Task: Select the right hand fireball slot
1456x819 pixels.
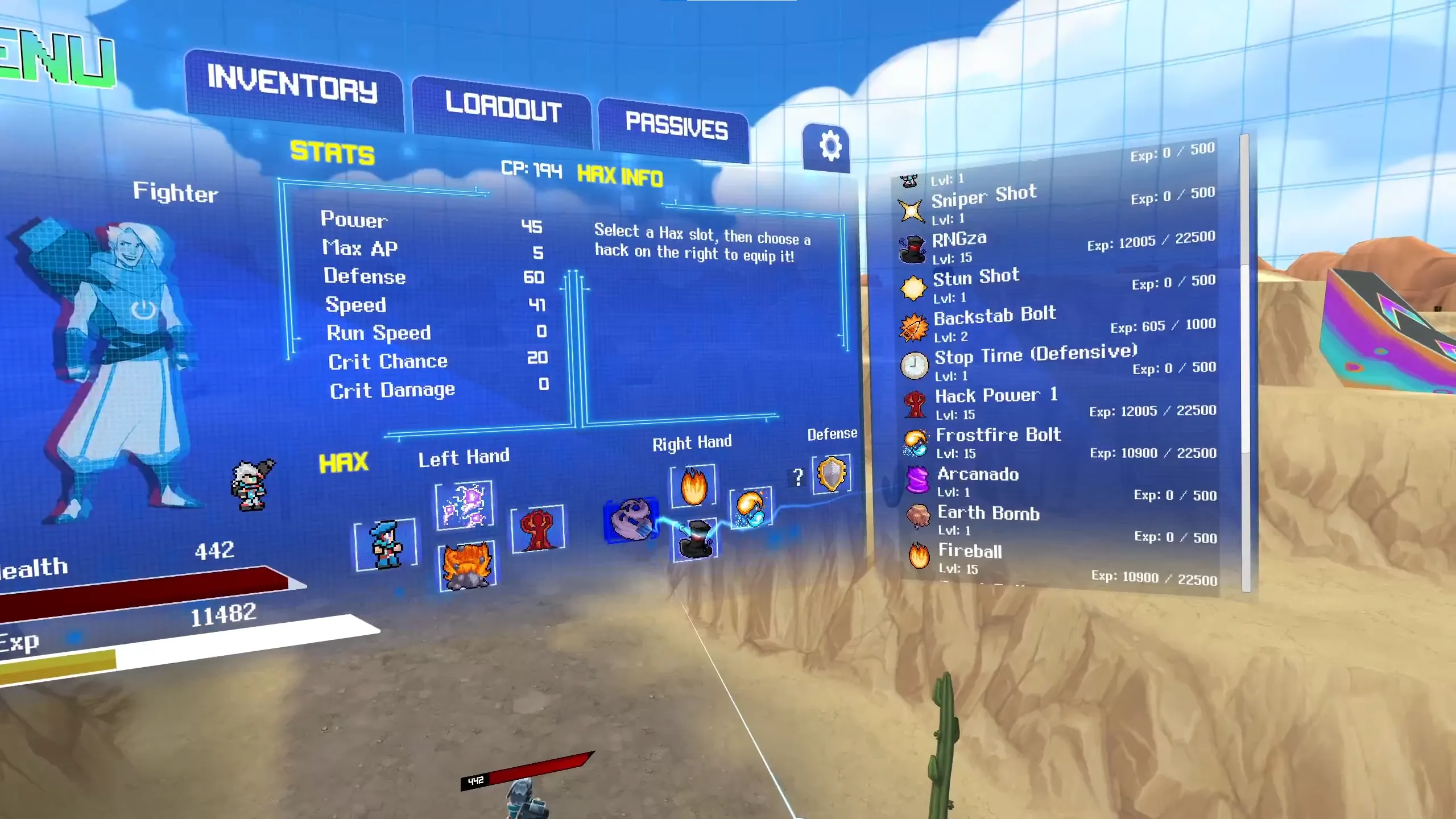Action: tap(693, 486)
